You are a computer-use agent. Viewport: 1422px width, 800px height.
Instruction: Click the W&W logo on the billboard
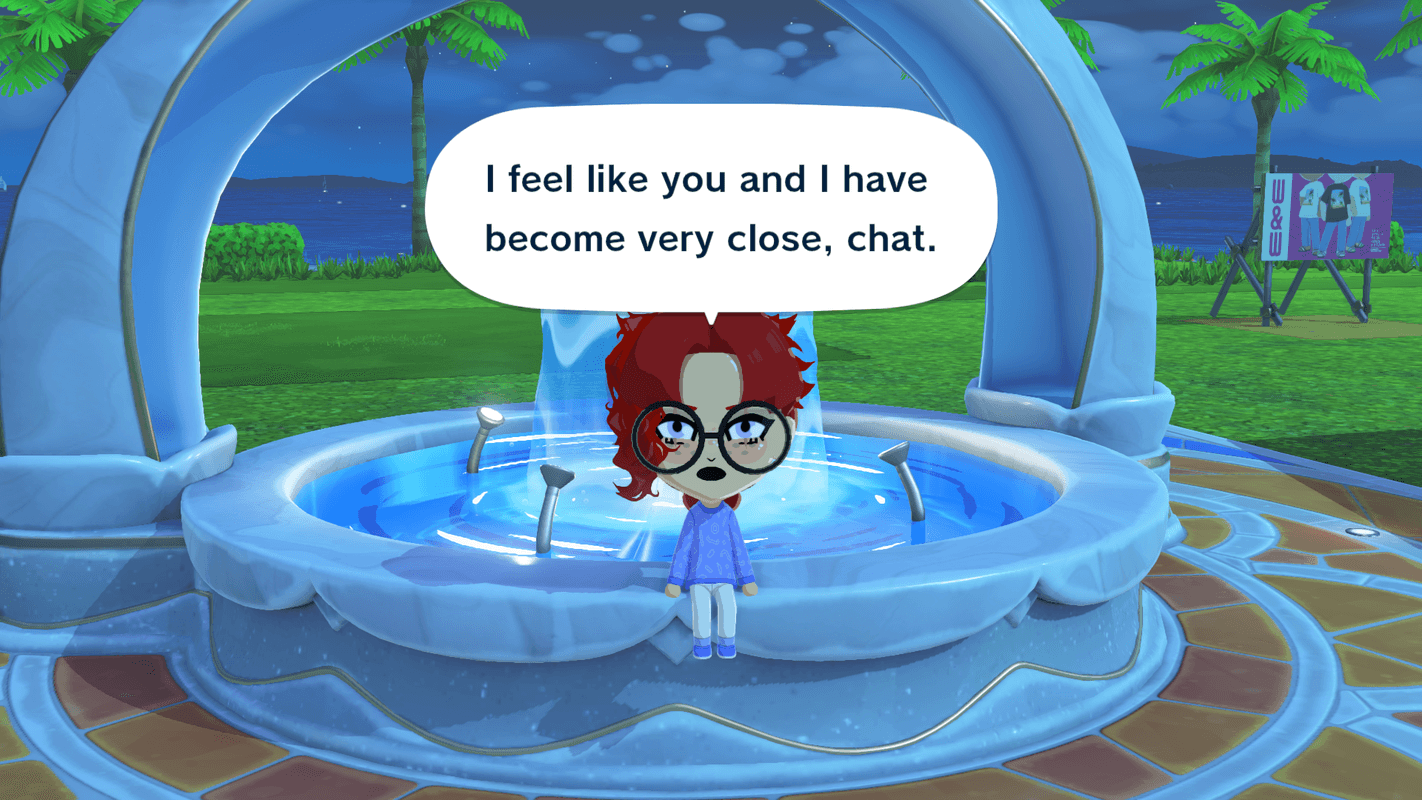pyautogui.click(x=1277, y=215)
